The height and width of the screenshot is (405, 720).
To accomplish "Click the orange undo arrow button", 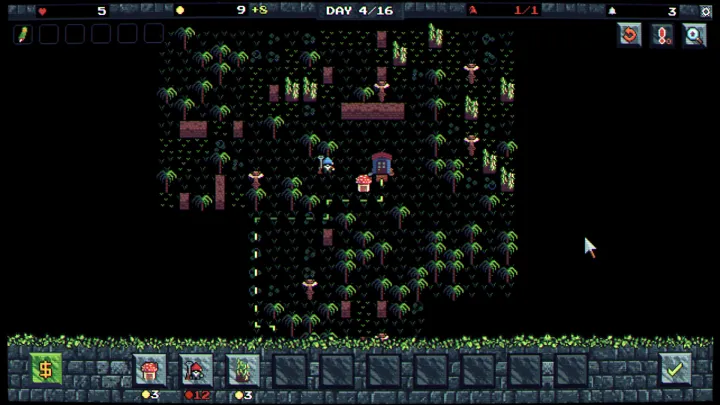I will click(x=629, y=35).
